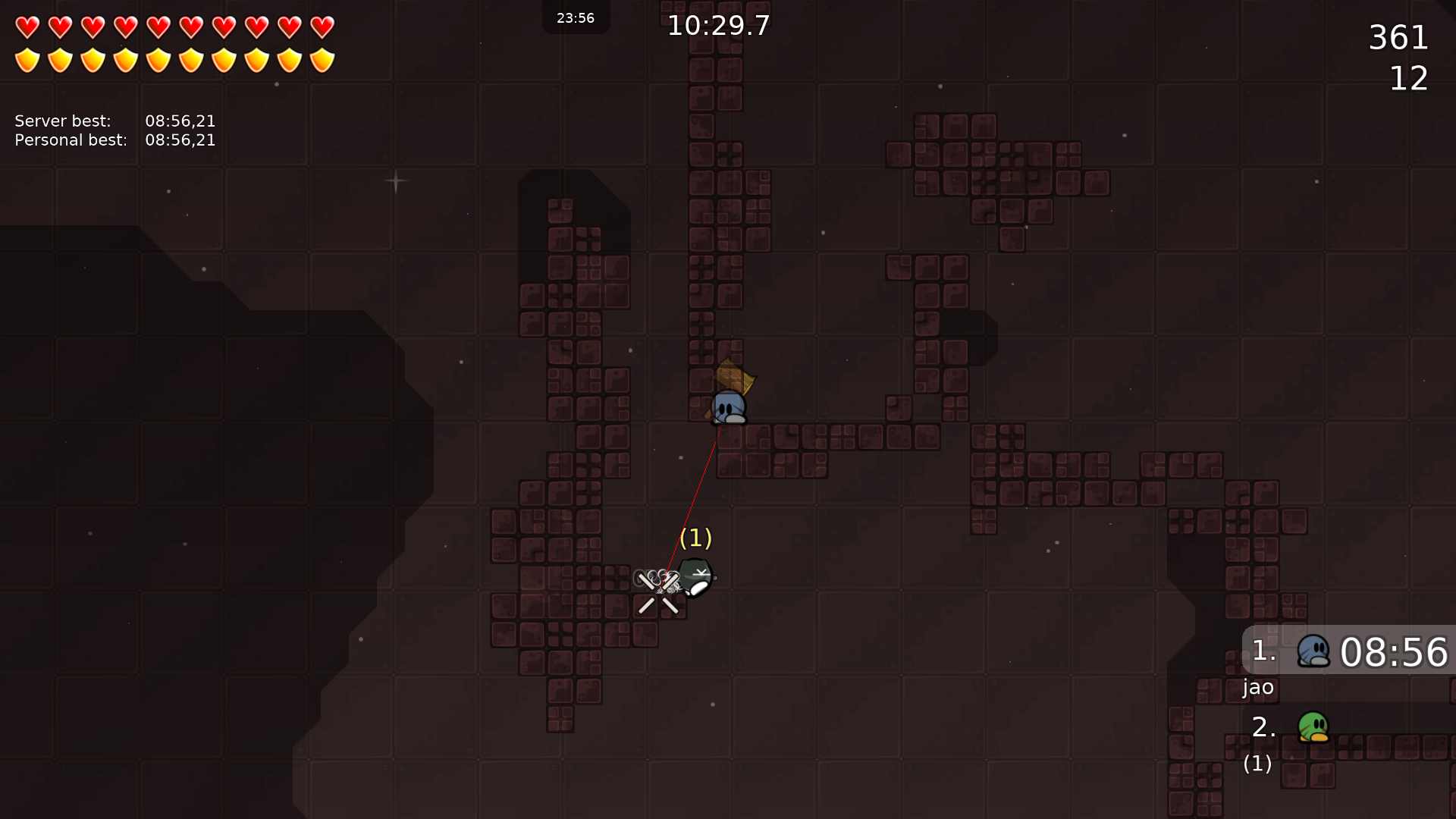Click the counter showing 12
This screenshot has width=1456, height=819.
tap(1408, 79)
